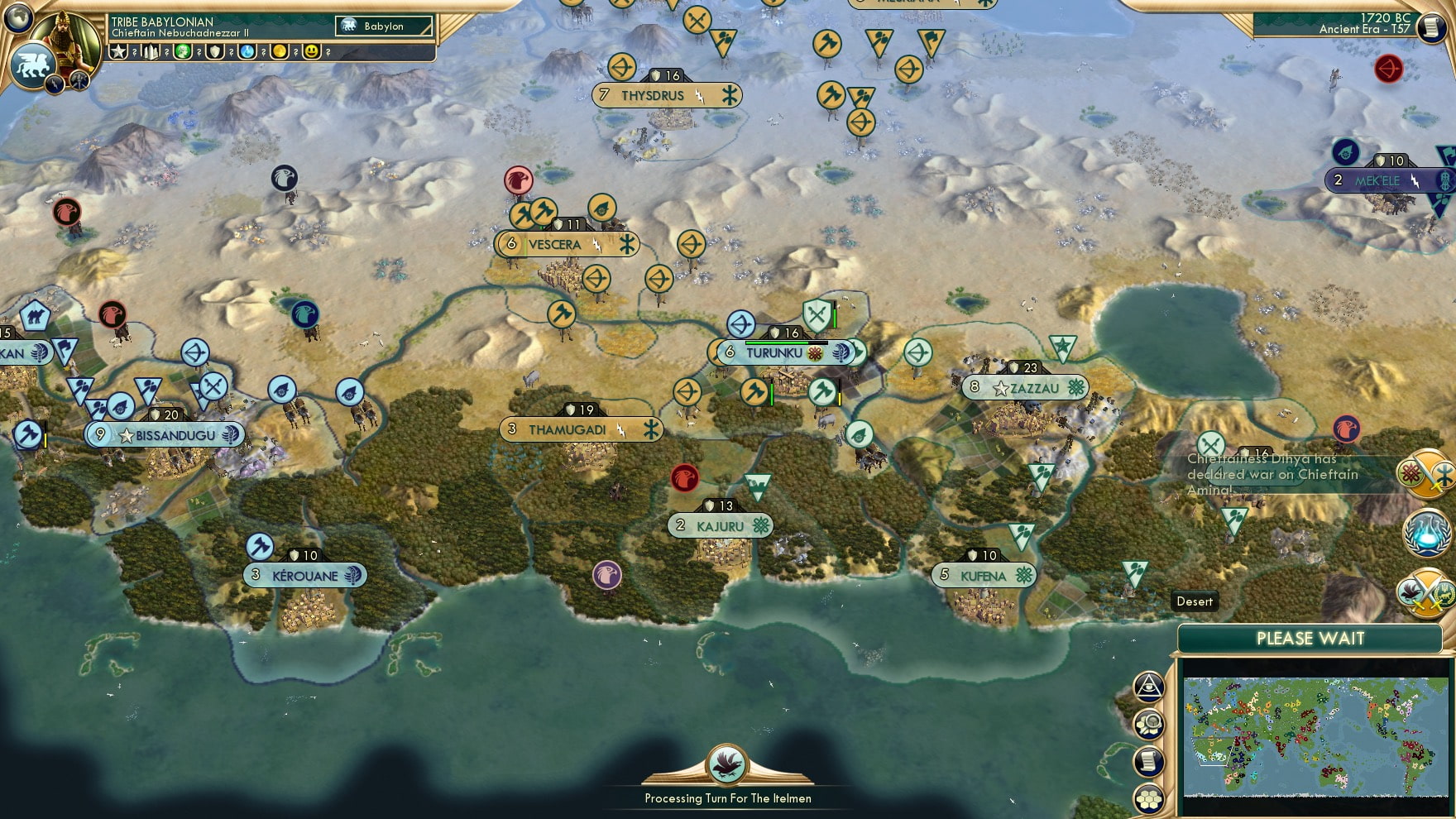The width and height of the screenshot is (1456, 819).
Task: Click the hex grid map options icon
Action: click(1149, 797)
